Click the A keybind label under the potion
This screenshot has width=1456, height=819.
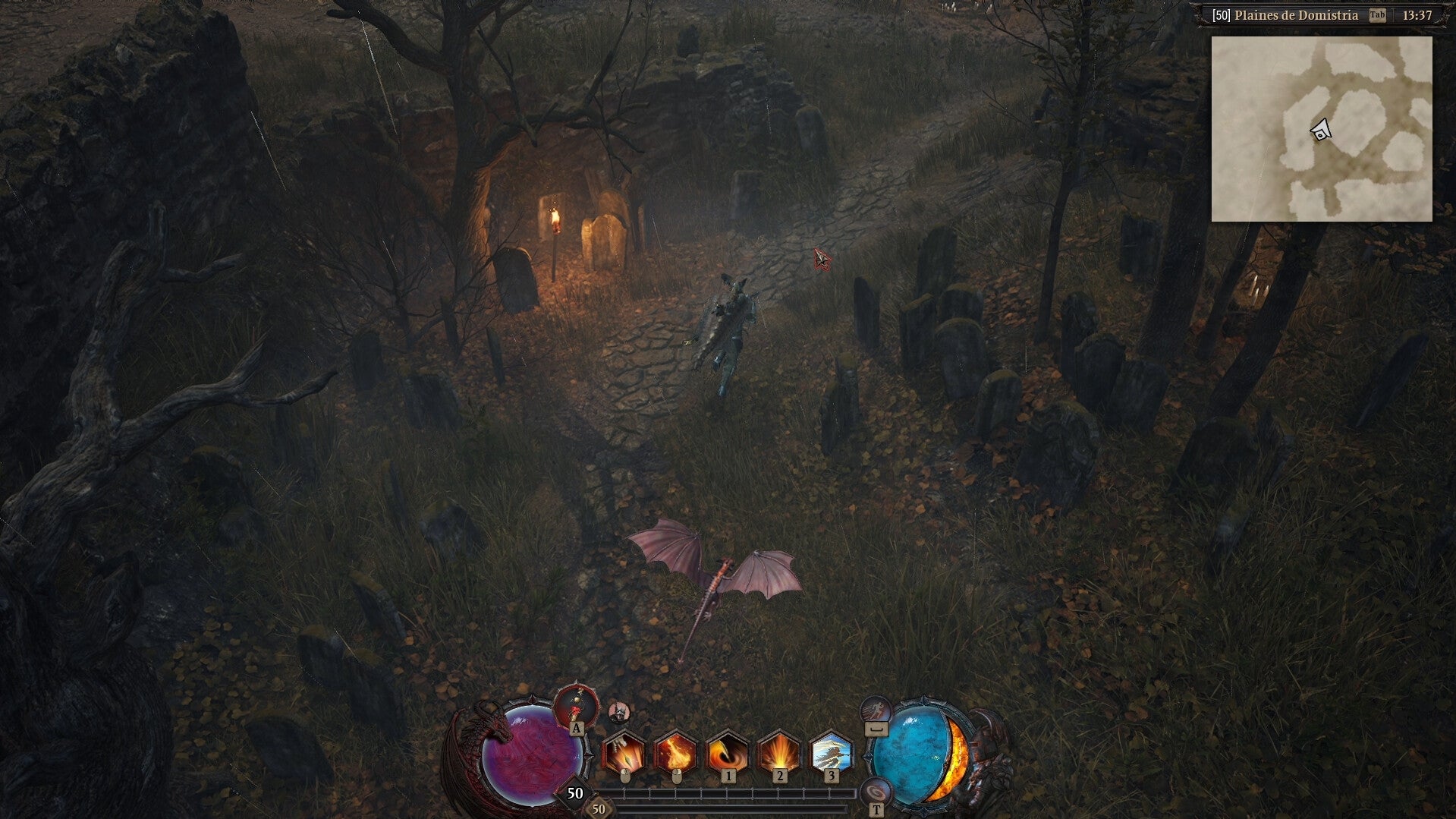coord(577,729)
